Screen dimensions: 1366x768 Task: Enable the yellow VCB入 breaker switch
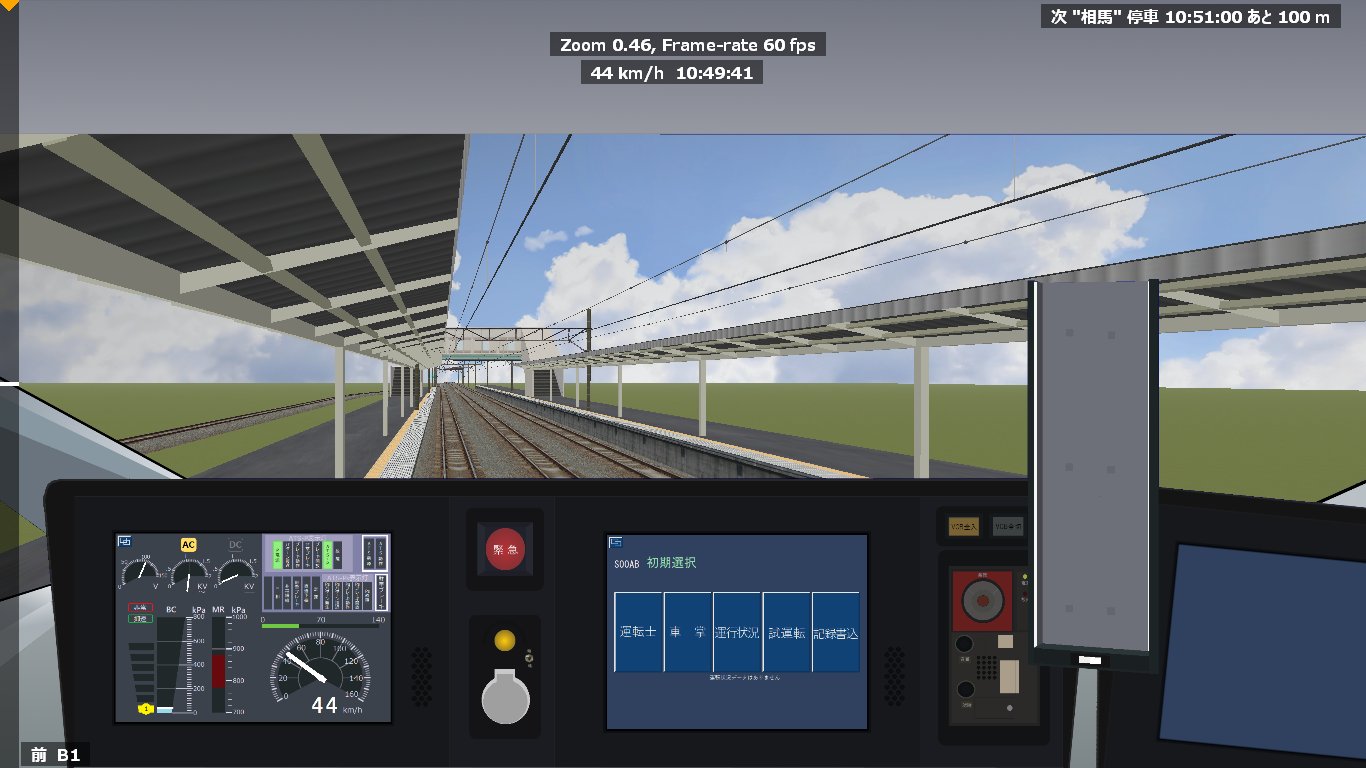(963, 526)
